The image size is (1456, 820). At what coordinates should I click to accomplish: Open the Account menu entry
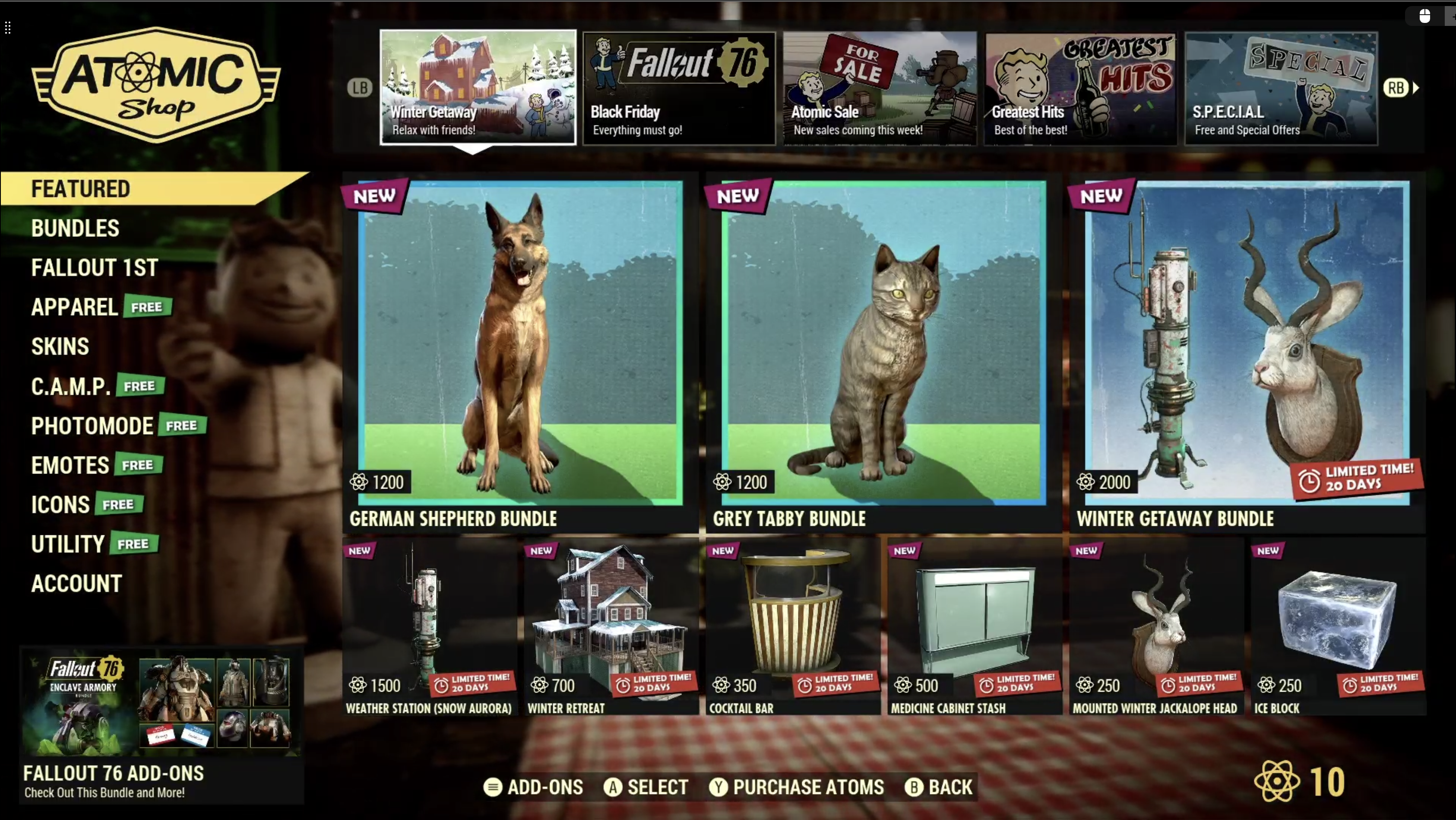[x=76, y=584]
